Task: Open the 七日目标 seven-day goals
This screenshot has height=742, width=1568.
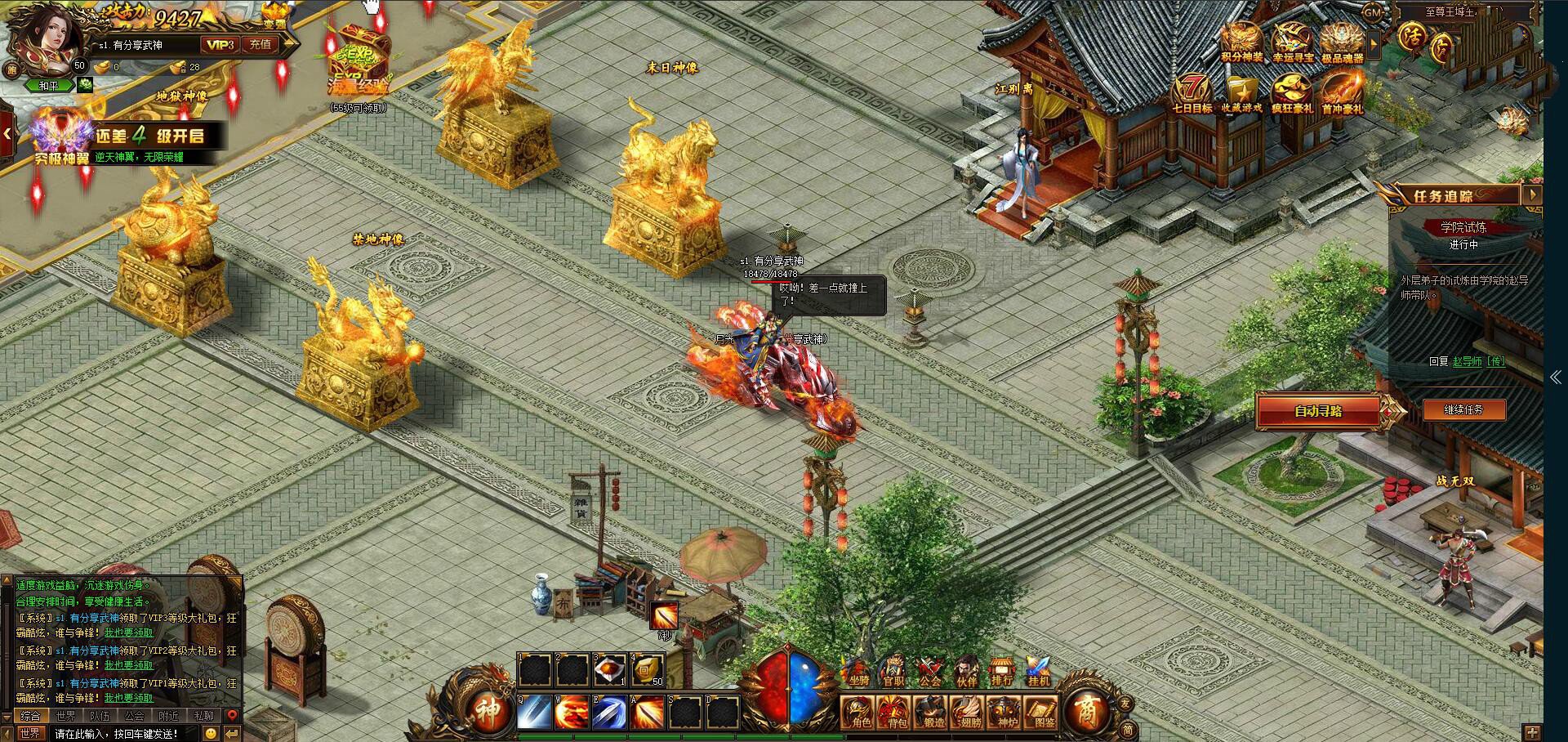Action: pos(1193,88)
